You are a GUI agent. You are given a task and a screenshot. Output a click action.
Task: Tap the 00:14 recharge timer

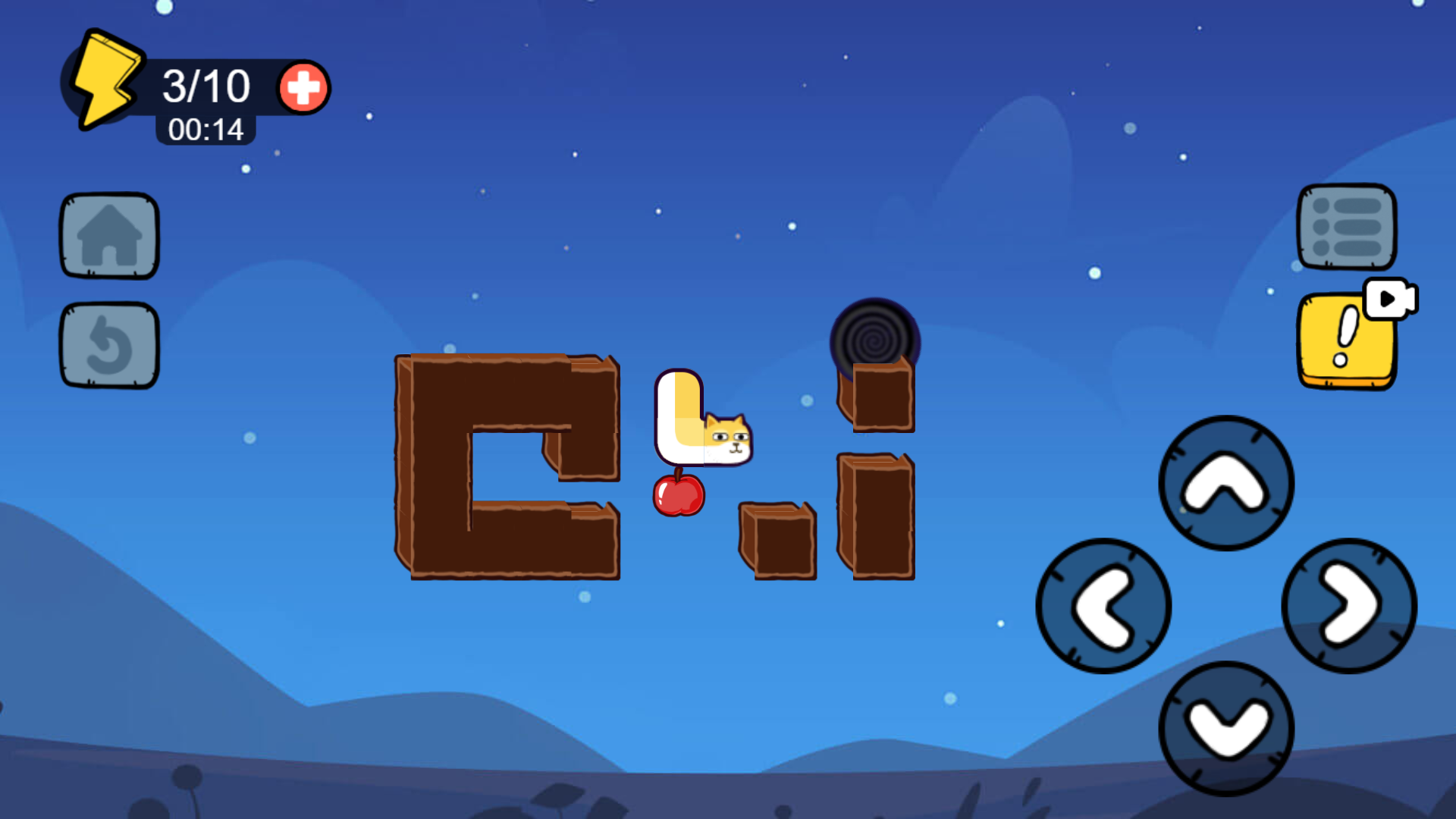[x=205, y=130]
